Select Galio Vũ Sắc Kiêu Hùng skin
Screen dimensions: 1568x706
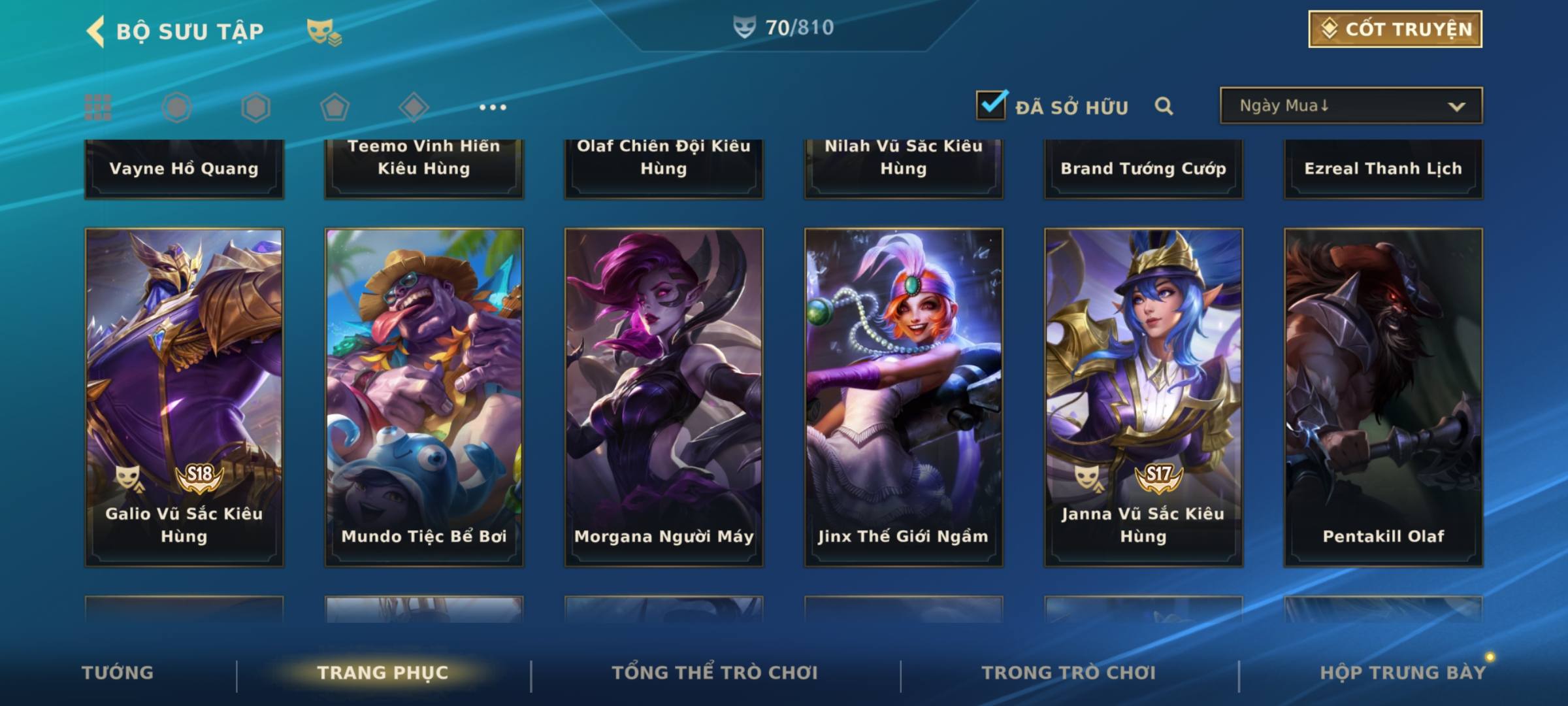tap(184, 397)
